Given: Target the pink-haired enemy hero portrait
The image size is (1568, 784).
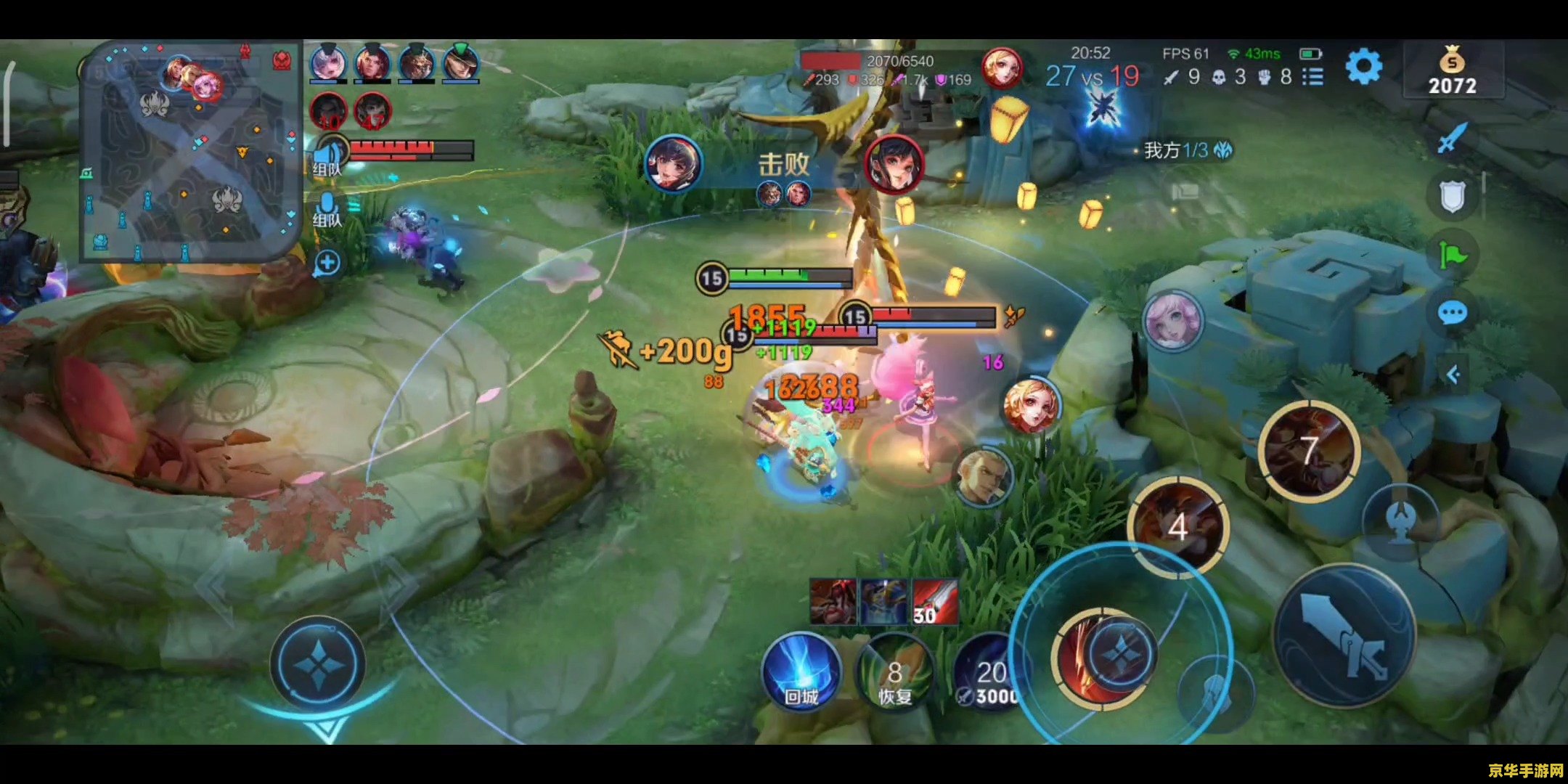Looking at the screenshot, I should point(1172,320).
